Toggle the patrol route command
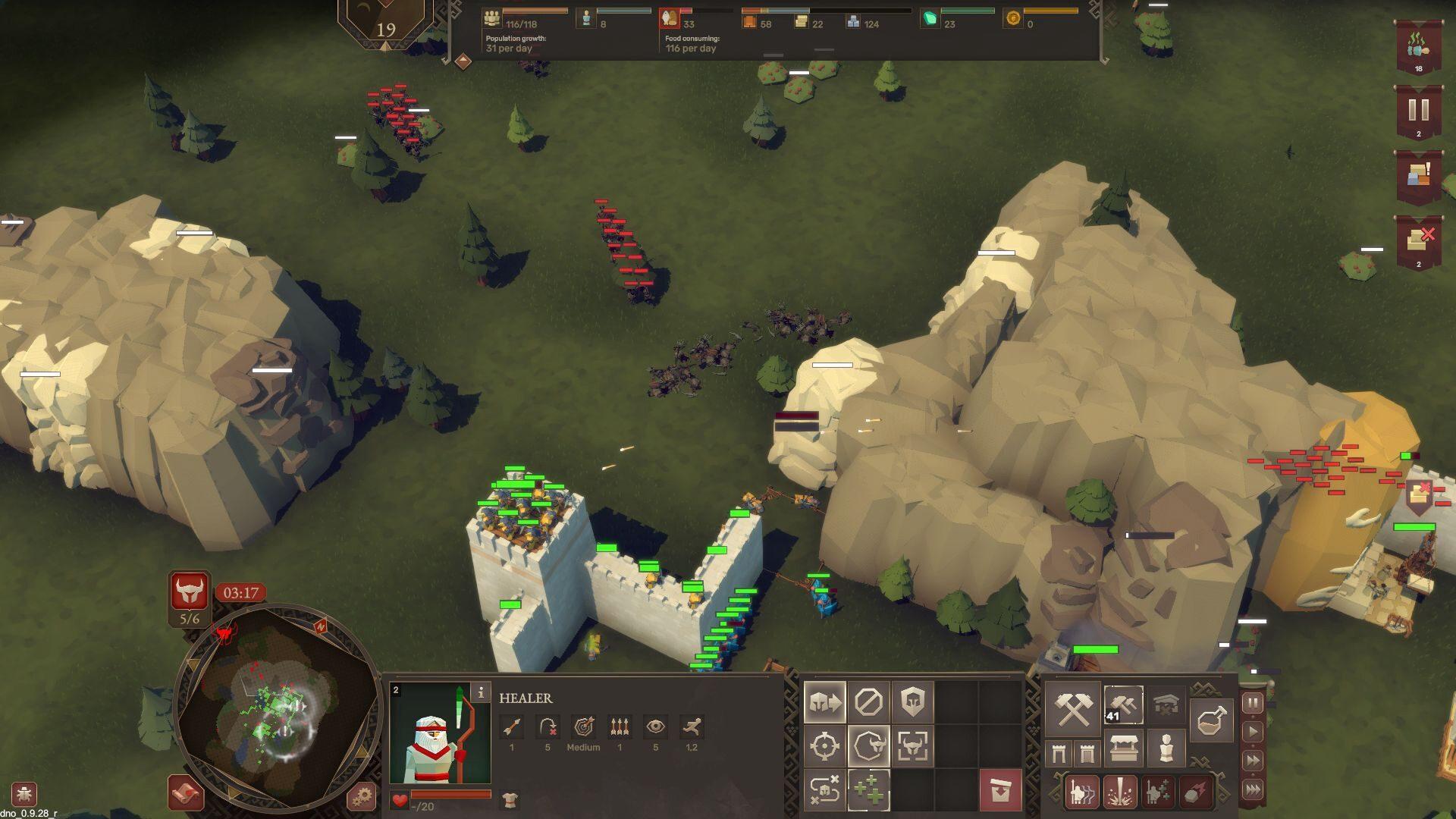 coord(824,791)
